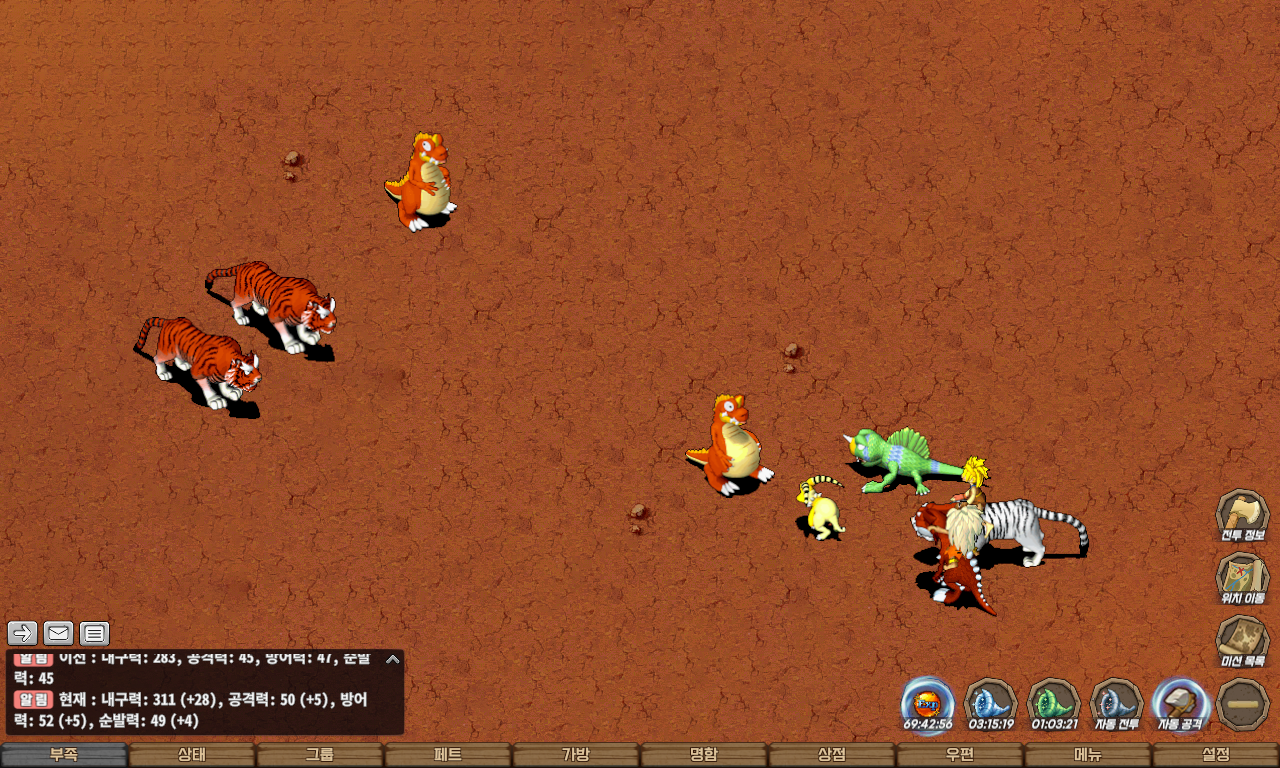The width and height of the screenshot is (1280, 768).
Task: Open the 명함 (name card) menu
Action: [x=704, y=755]
